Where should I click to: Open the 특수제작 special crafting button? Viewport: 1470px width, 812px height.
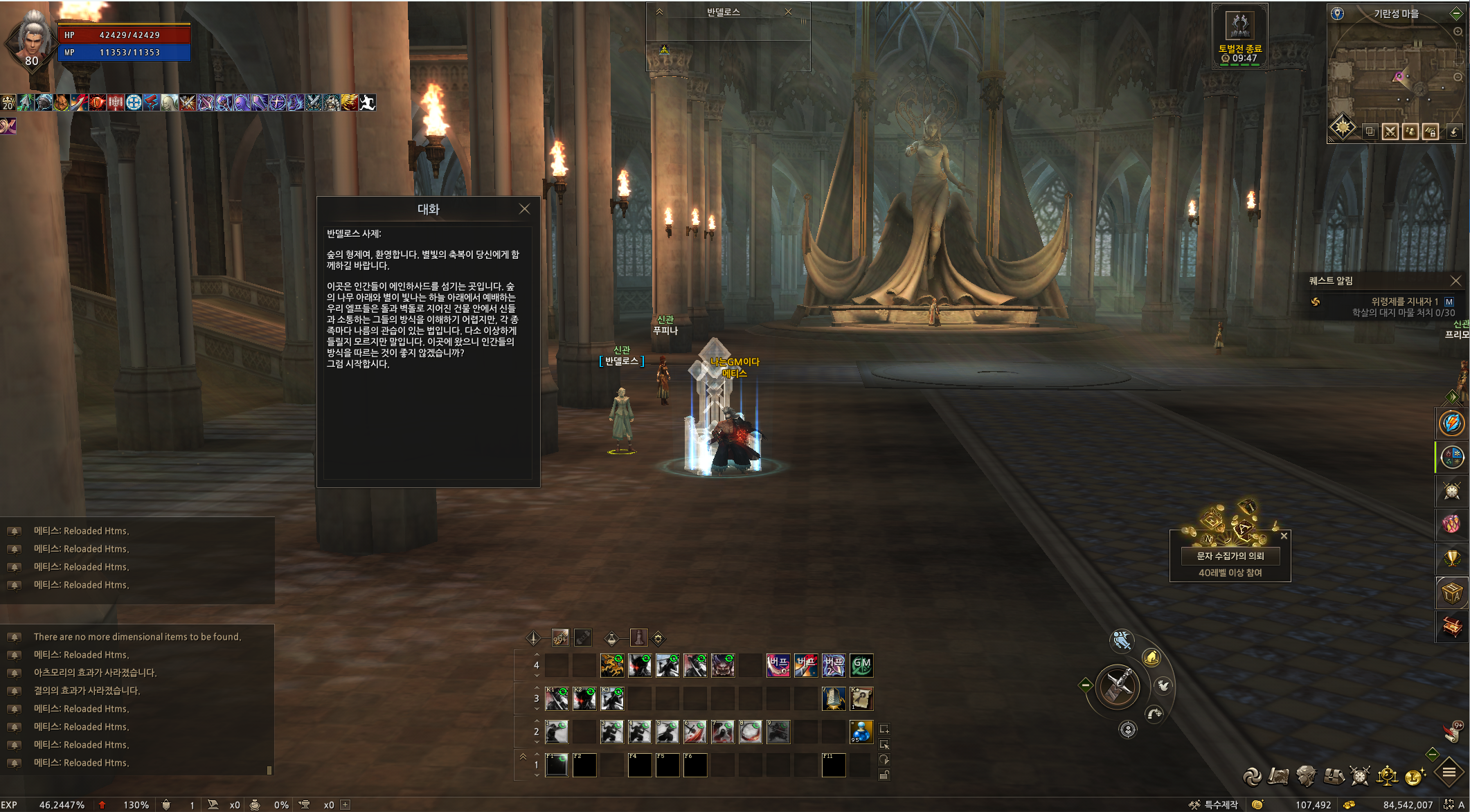1213,804
